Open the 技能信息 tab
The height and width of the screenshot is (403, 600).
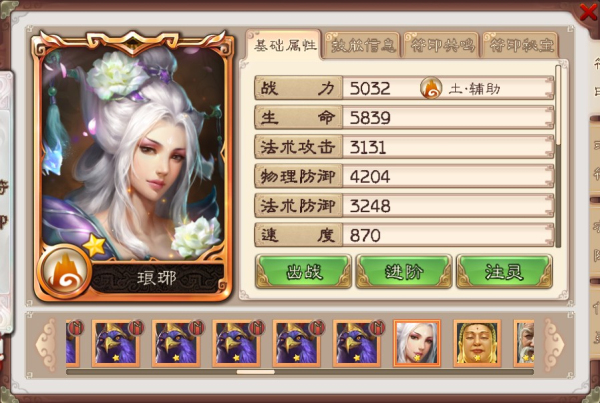[x=362, y=45]
